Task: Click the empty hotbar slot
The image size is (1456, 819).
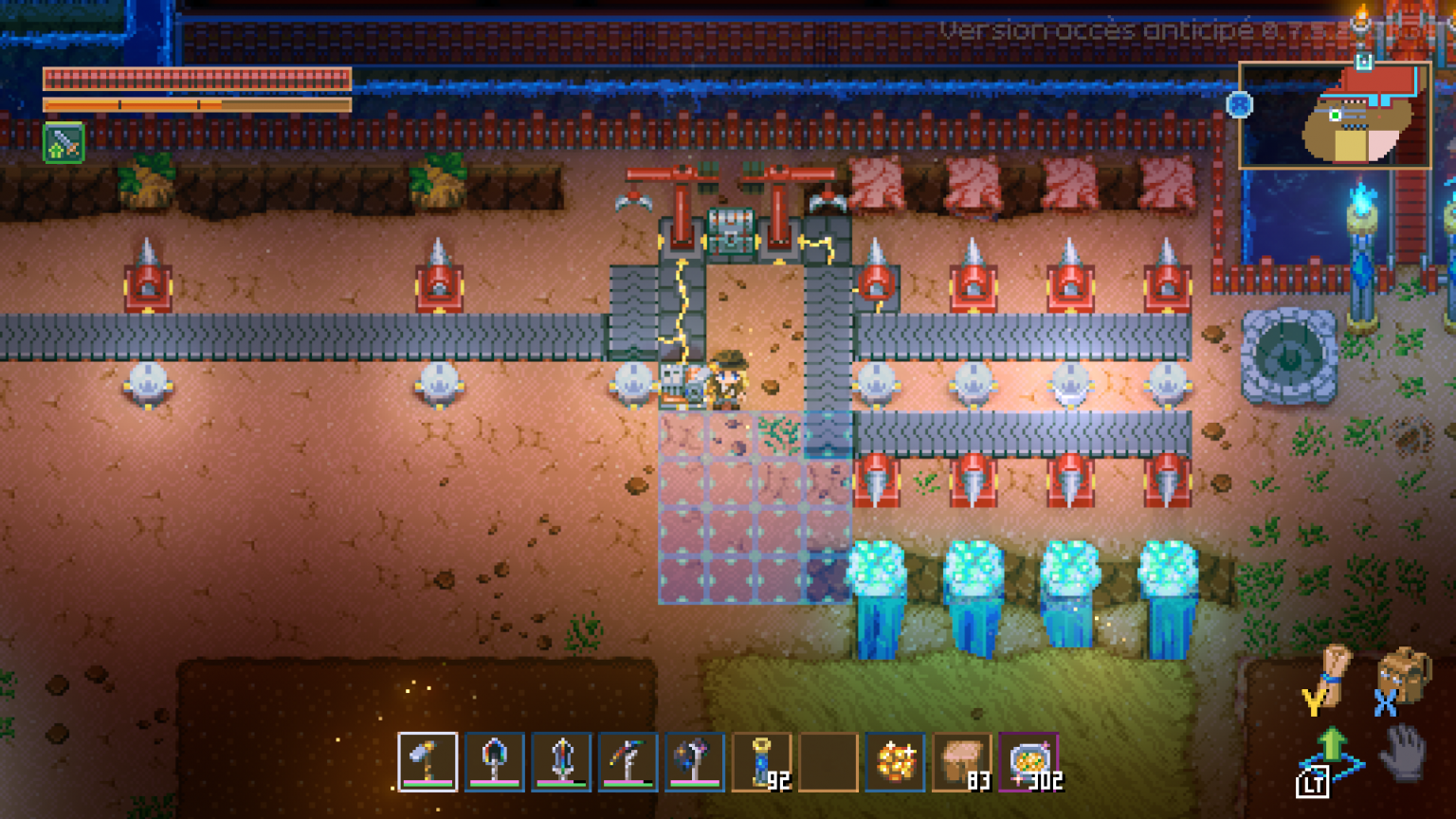Action: (828, 761)
